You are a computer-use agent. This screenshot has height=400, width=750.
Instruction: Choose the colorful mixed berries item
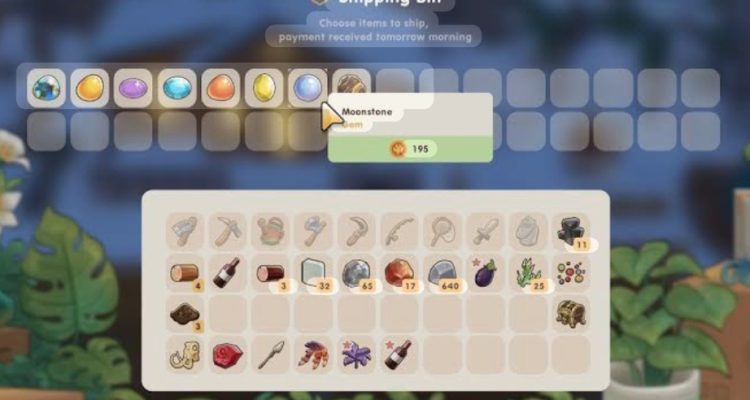point(571,274)
